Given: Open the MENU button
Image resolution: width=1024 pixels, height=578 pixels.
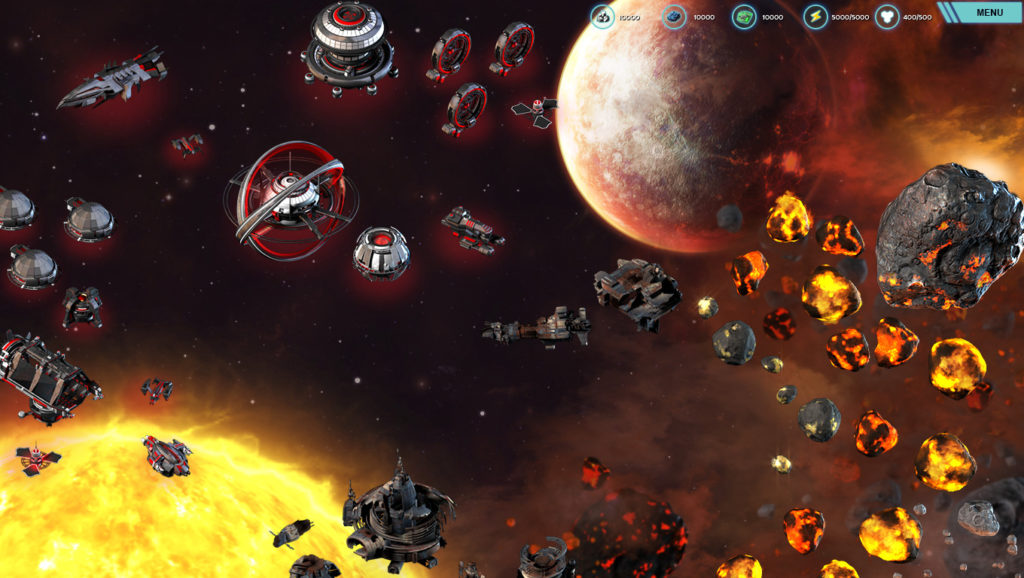Looking at the screenshot, I should [988, 13].
